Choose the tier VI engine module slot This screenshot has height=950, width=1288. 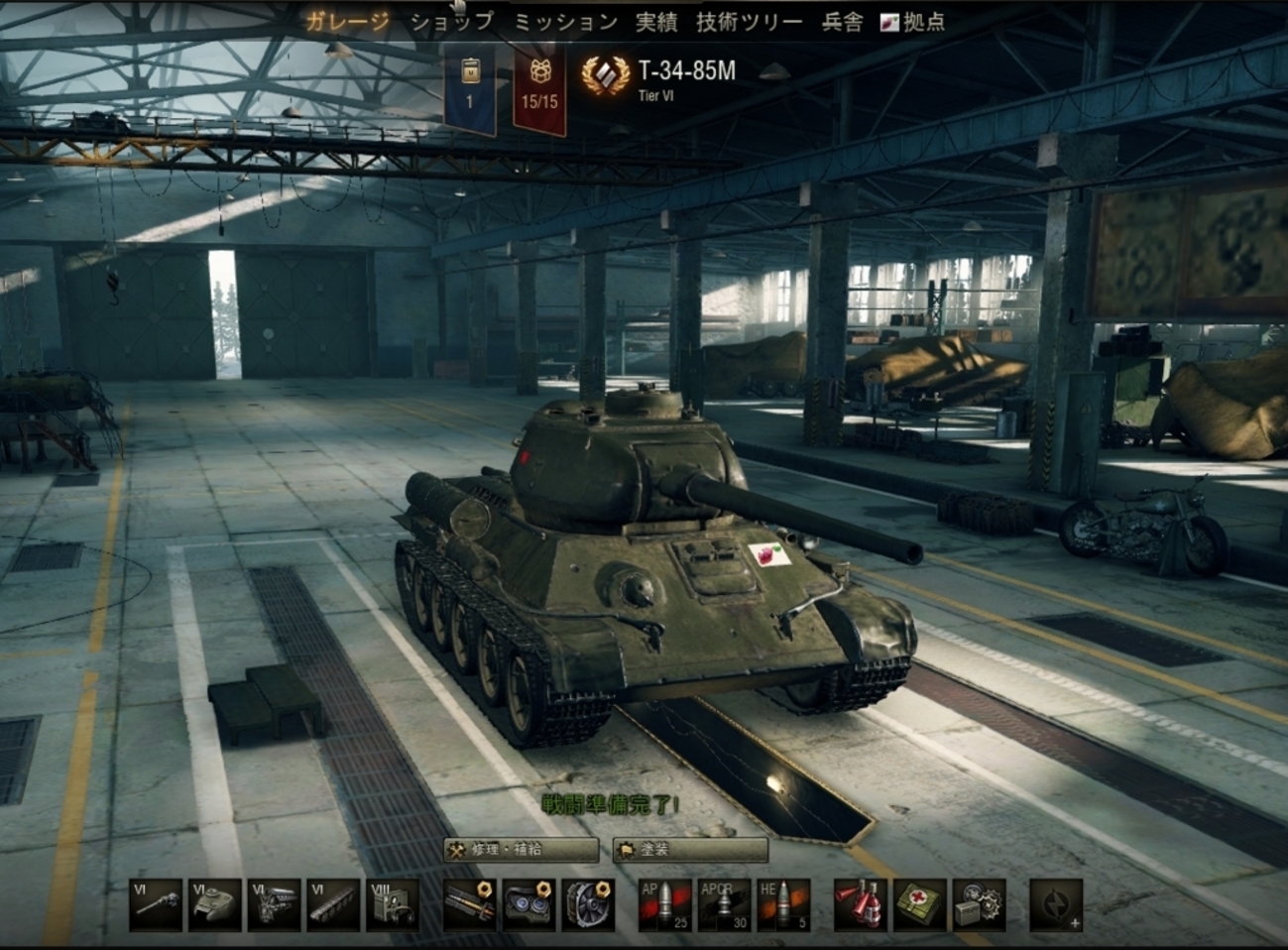[x=274, y=904]
